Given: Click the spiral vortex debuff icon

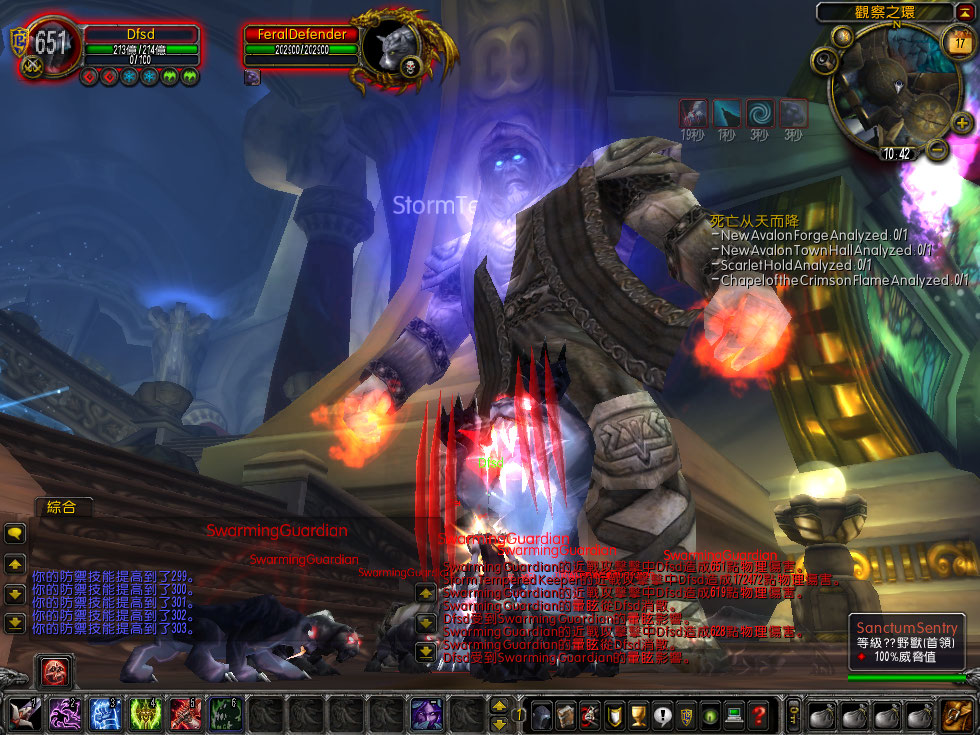Looking at the screenshot, I should coord(760,113).
